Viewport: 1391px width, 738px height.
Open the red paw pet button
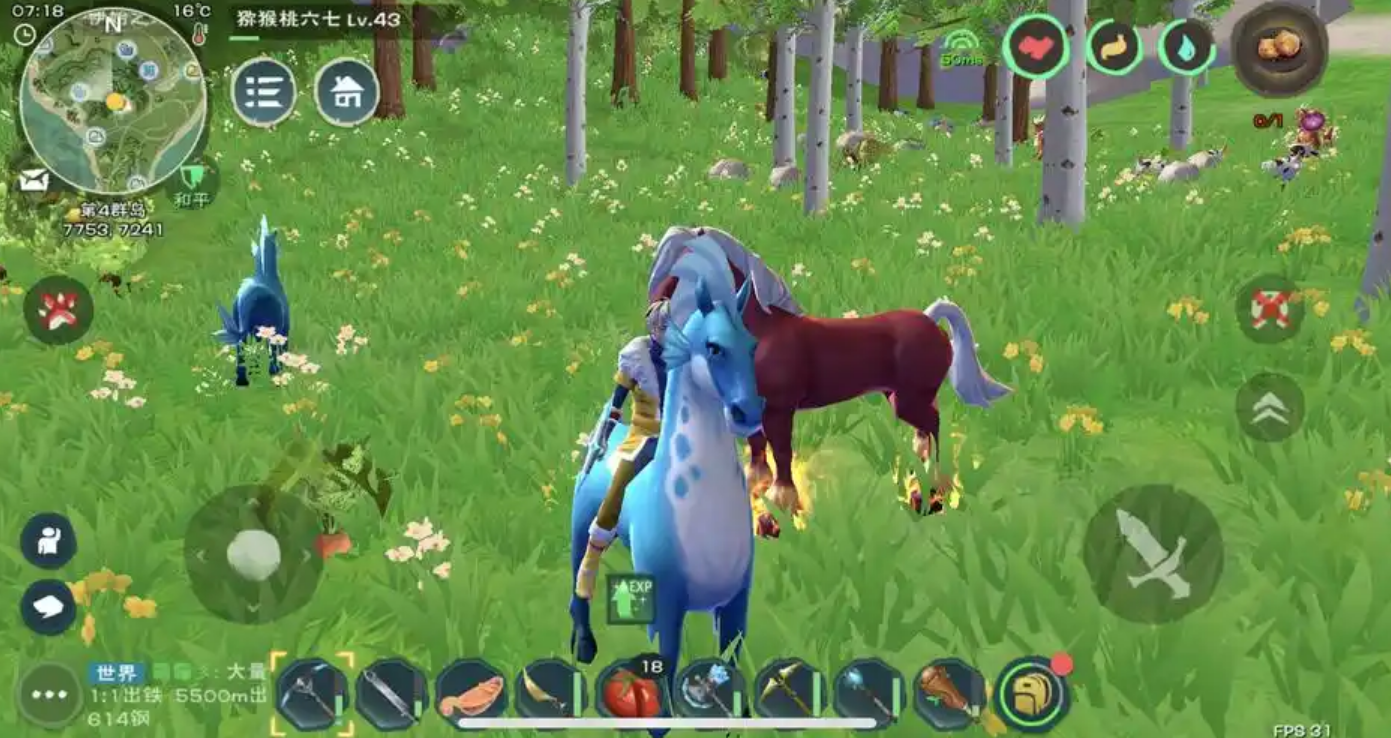58,310
